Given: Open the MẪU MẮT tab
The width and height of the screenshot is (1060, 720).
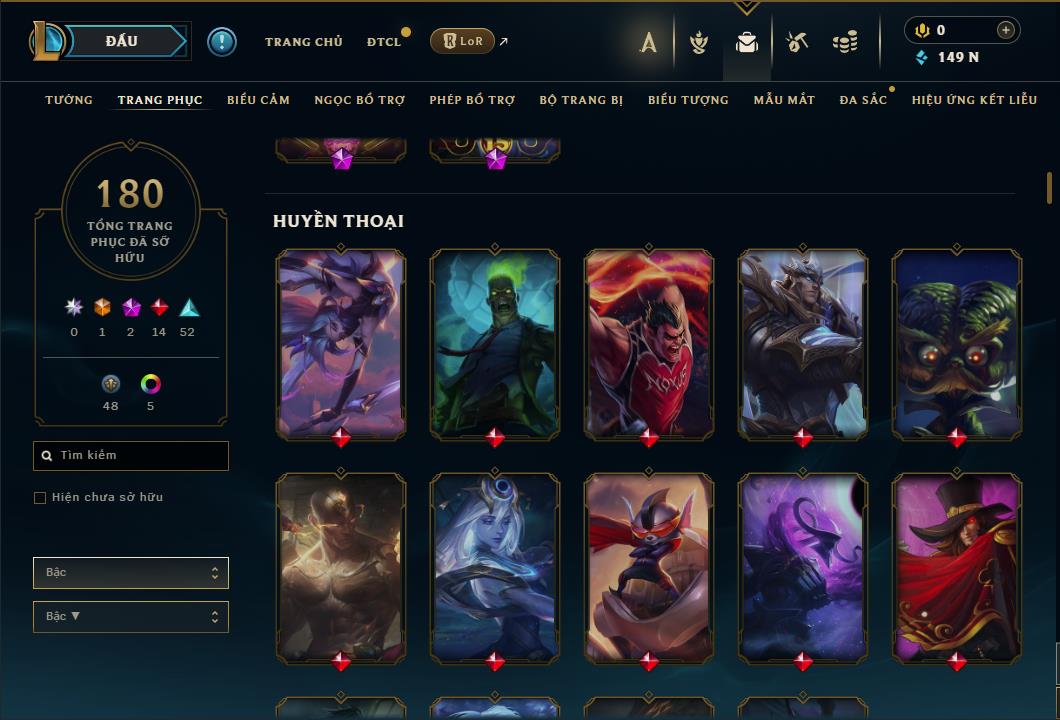Looking at the screenshot, I should pyautogui.click(x=784, y=100).
